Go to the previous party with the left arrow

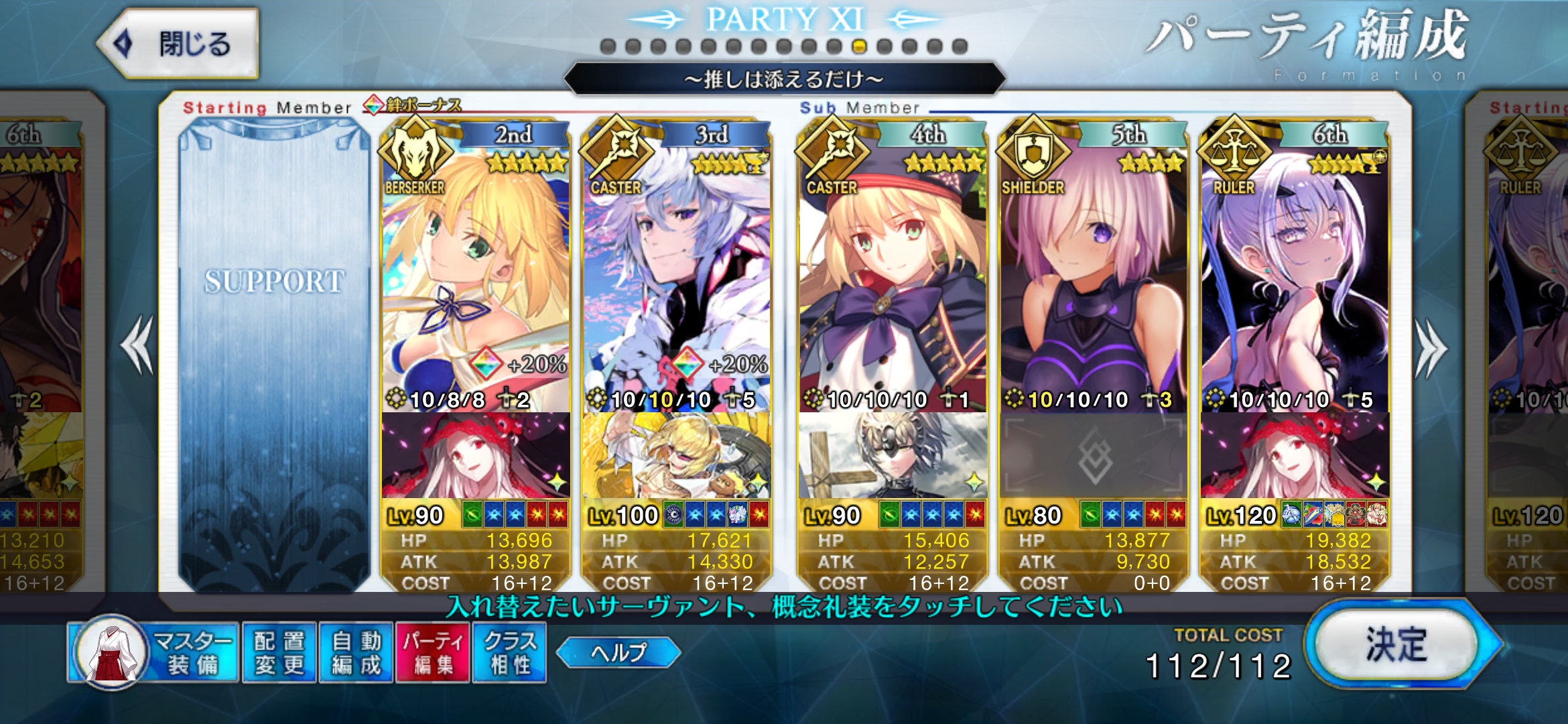click(137, 345)
